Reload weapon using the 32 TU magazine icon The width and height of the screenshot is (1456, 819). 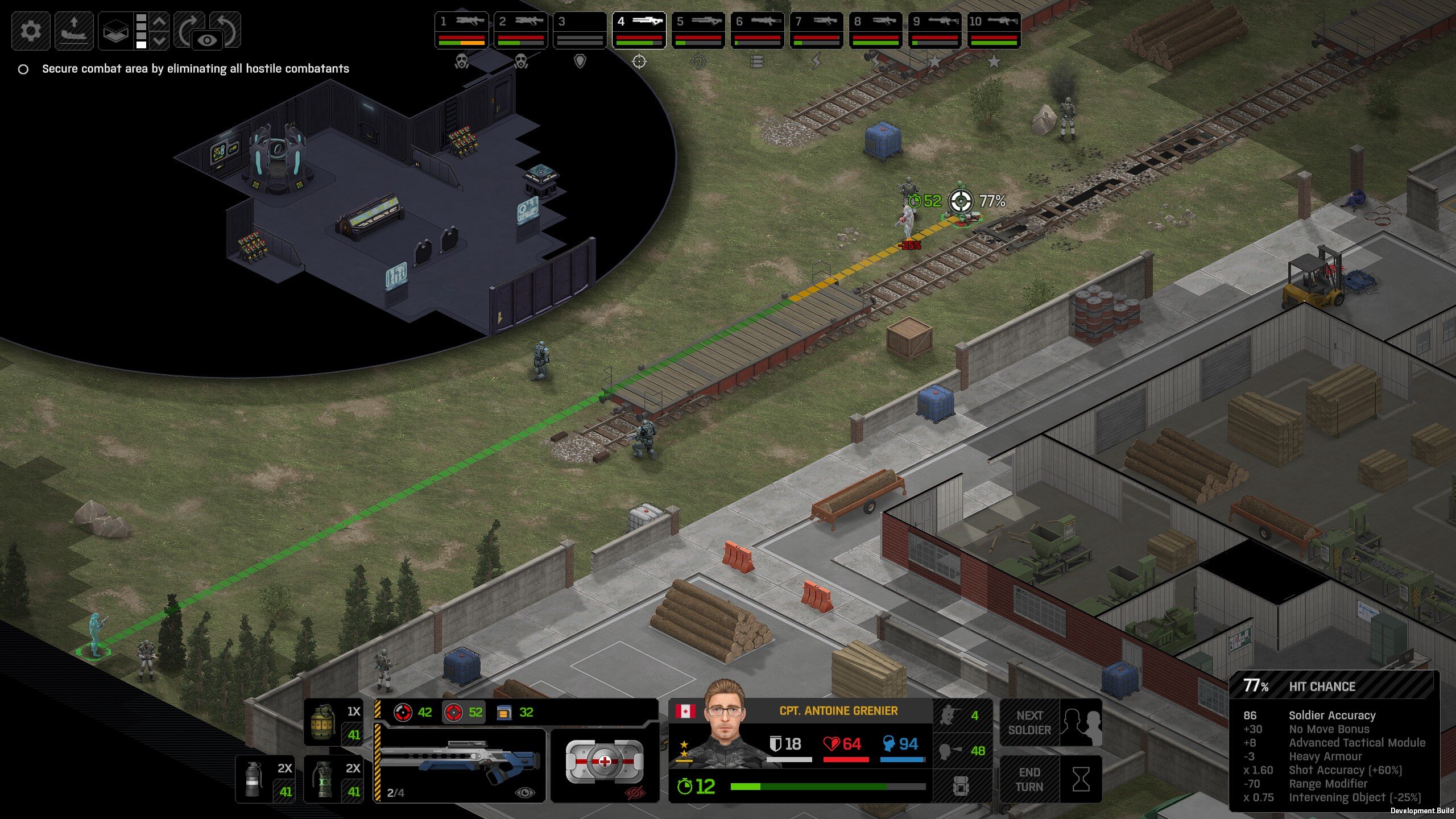(x=515, y=712)
